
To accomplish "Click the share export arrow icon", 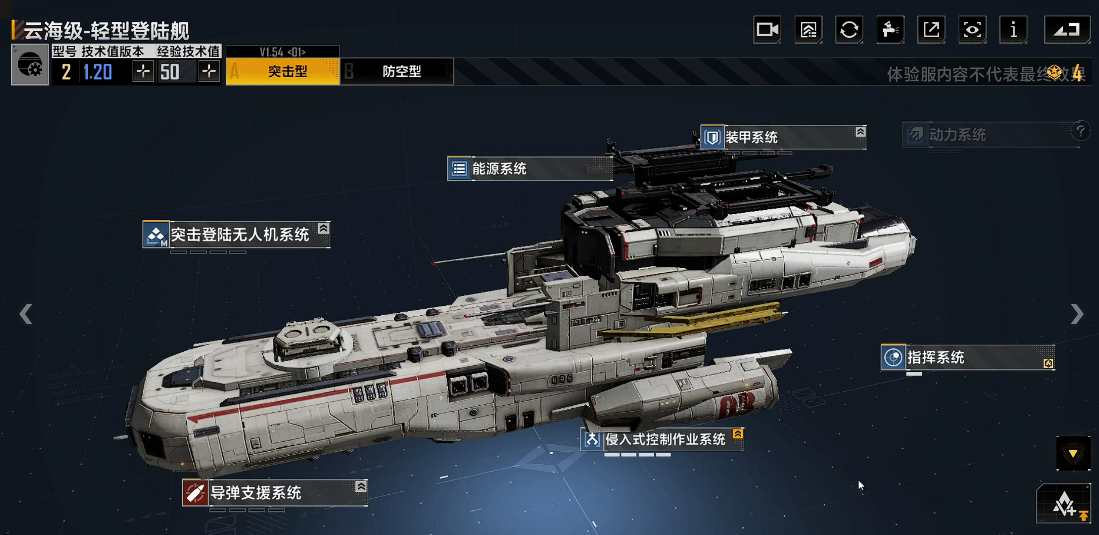I will point(931,30).
